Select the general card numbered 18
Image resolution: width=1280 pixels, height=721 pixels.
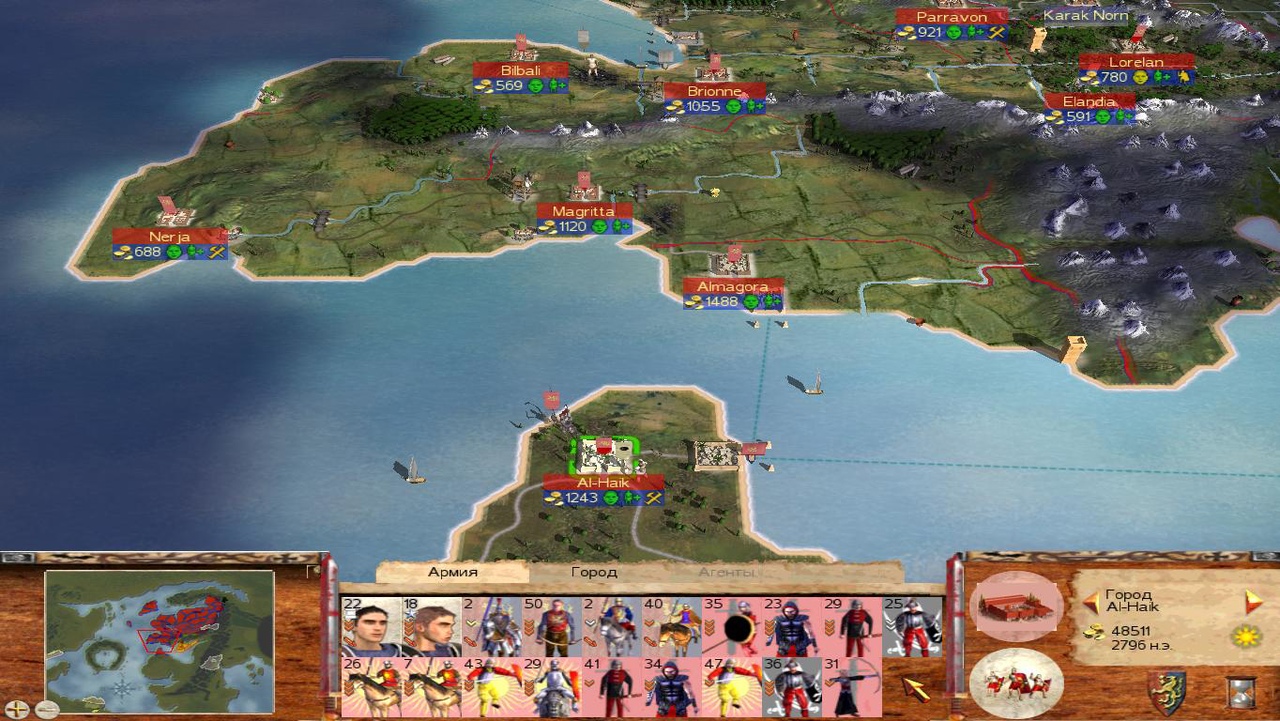coord(431,627)
